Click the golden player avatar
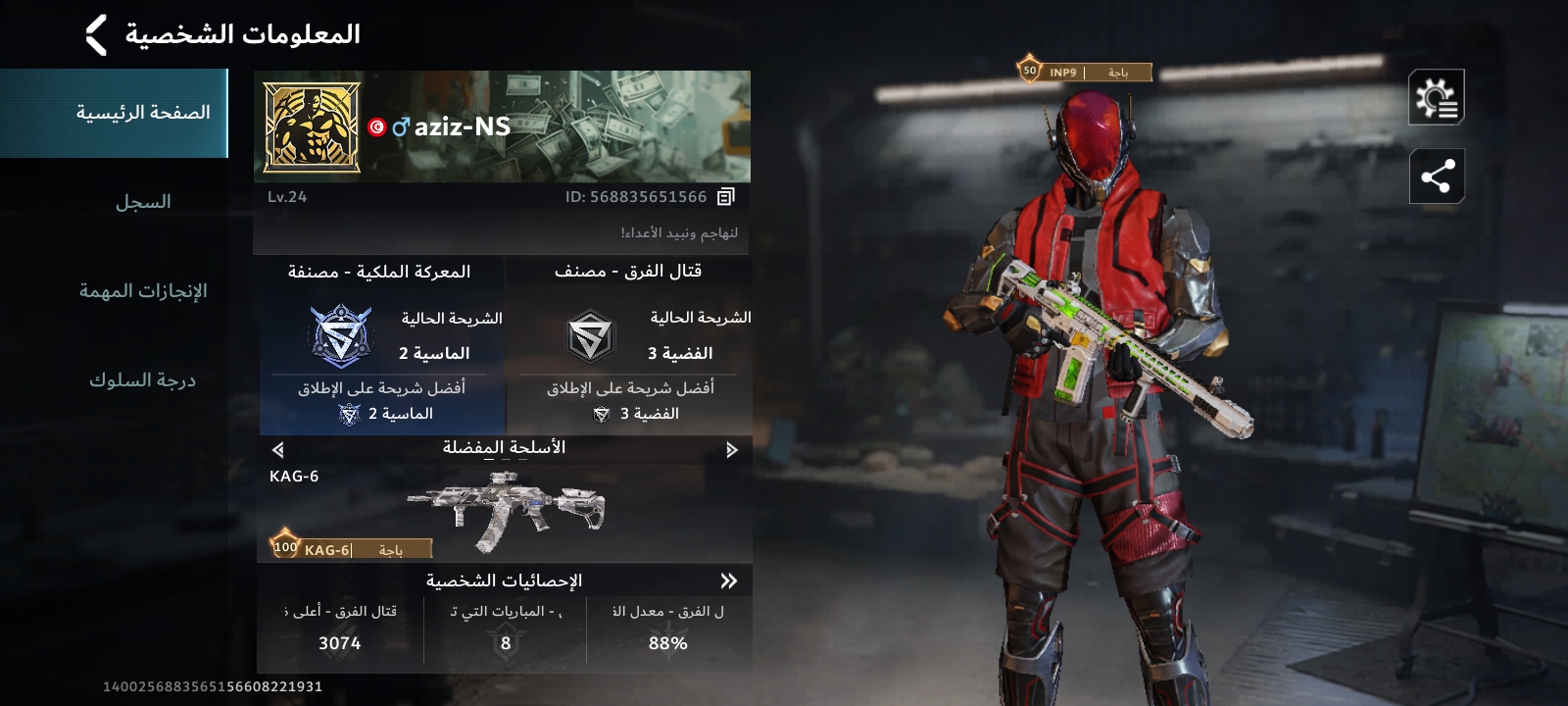Screen dimensions: 1568x706 (x=312, y=127)
